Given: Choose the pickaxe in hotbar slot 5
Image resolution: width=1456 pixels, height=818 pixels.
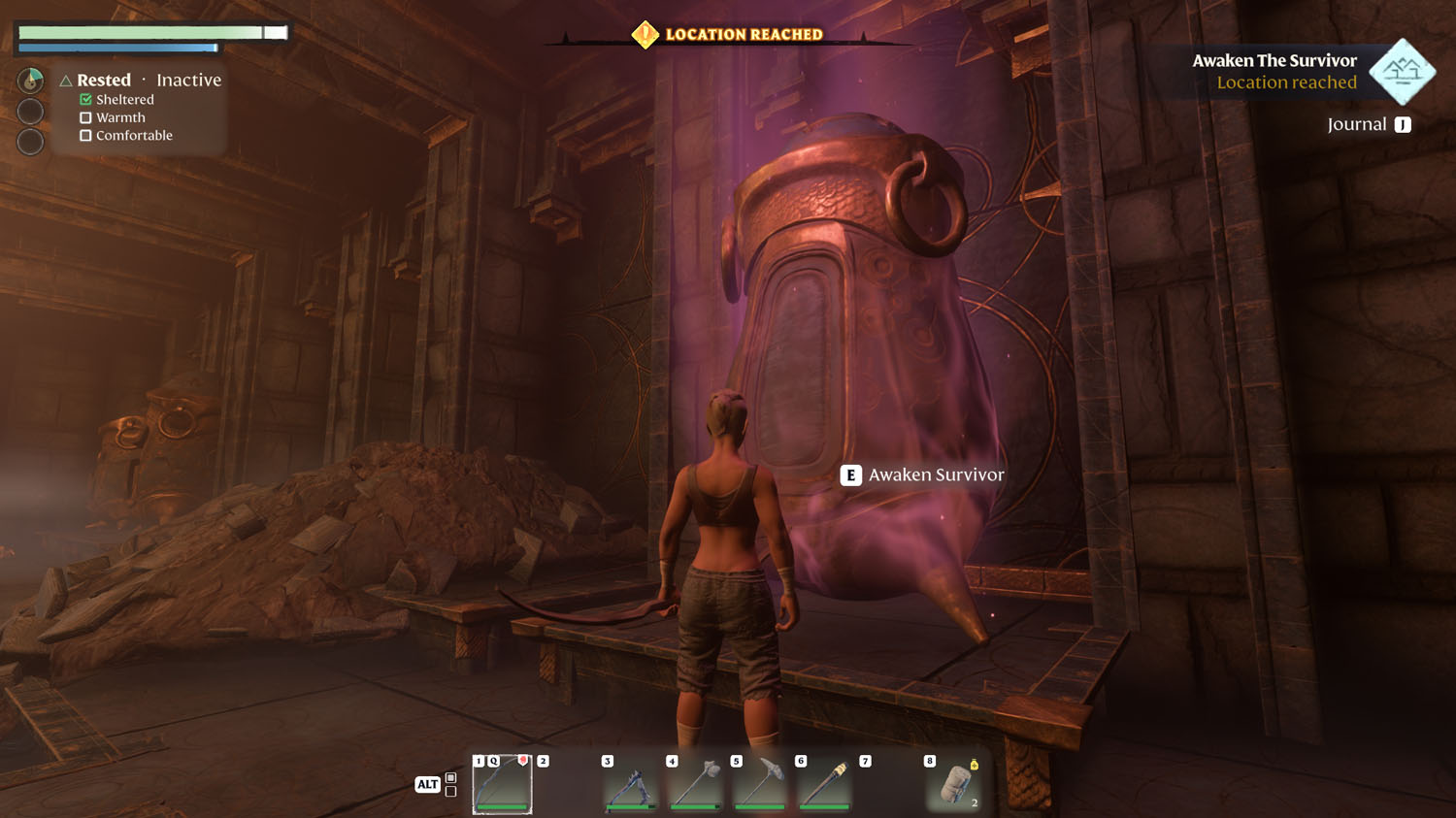Looking at the screenshot, I should (760, 784).
